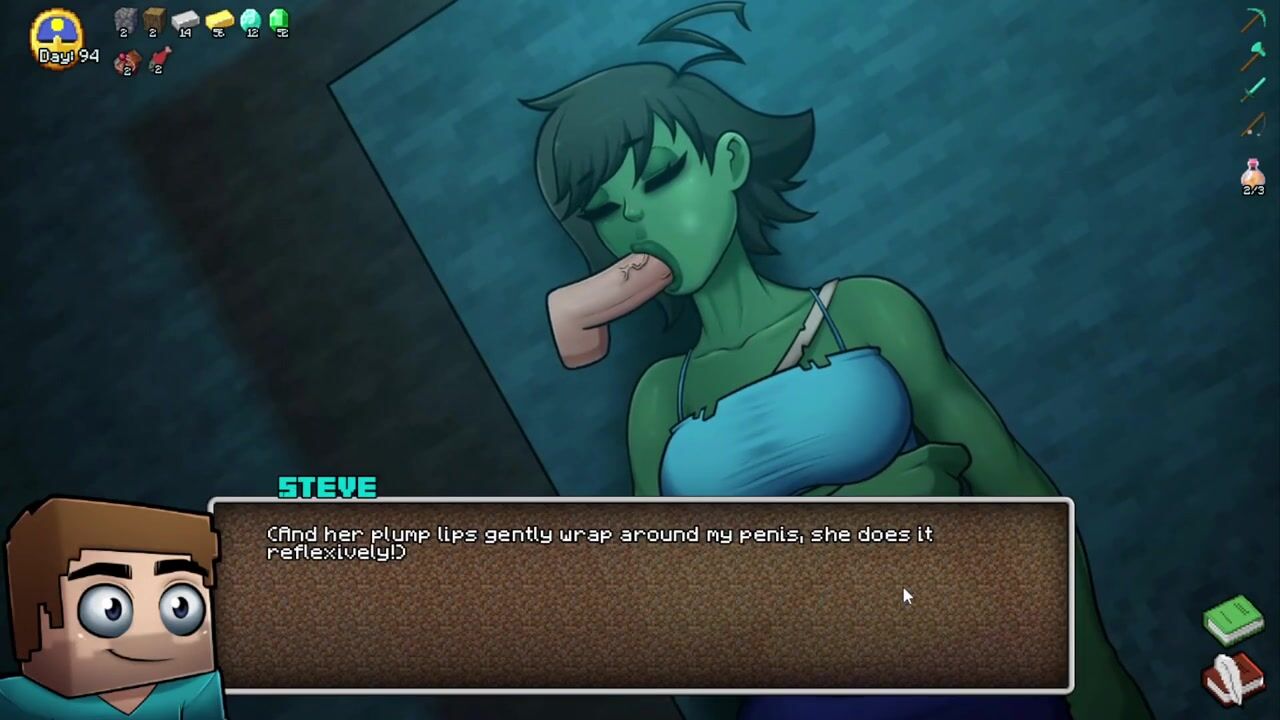This screenshot has width=1280, height=720.
Task: Click the gold ingot resource icon
Action: tap(219, 19)
